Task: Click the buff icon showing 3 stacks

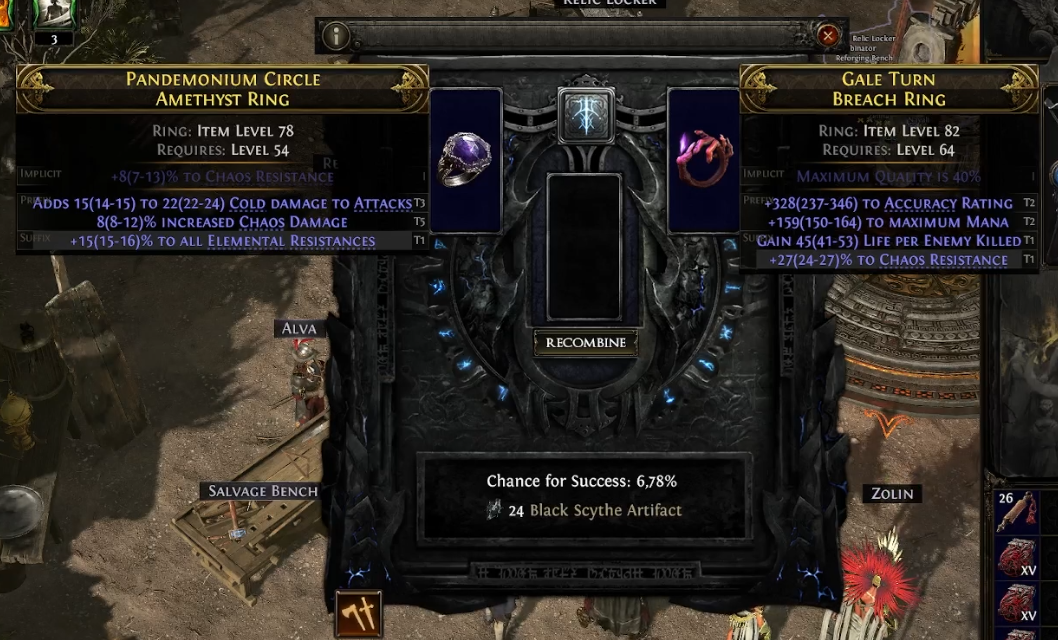Action: click(x=51, y=16)
